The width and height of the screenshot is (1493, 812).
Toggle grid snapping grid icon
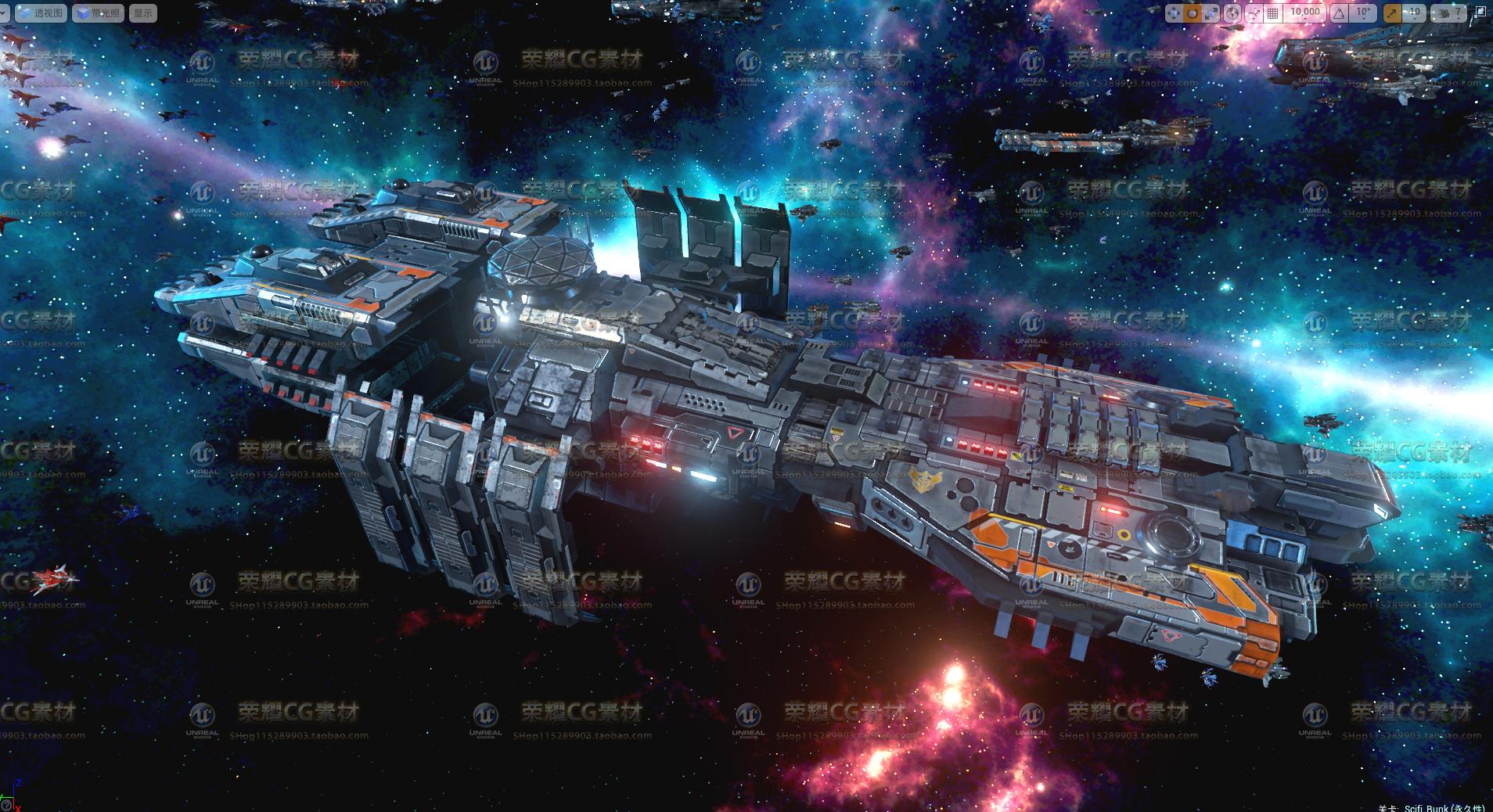tap(1273, 13)
